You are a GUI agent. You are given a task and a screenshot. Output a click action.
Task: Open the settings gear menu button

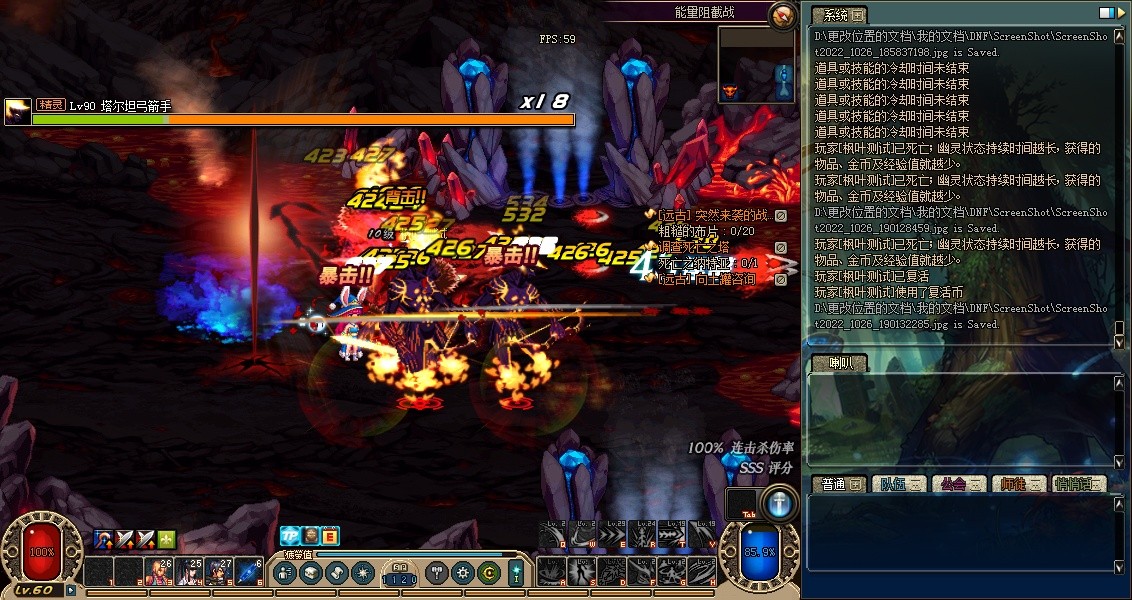click(x=462, y=573)
